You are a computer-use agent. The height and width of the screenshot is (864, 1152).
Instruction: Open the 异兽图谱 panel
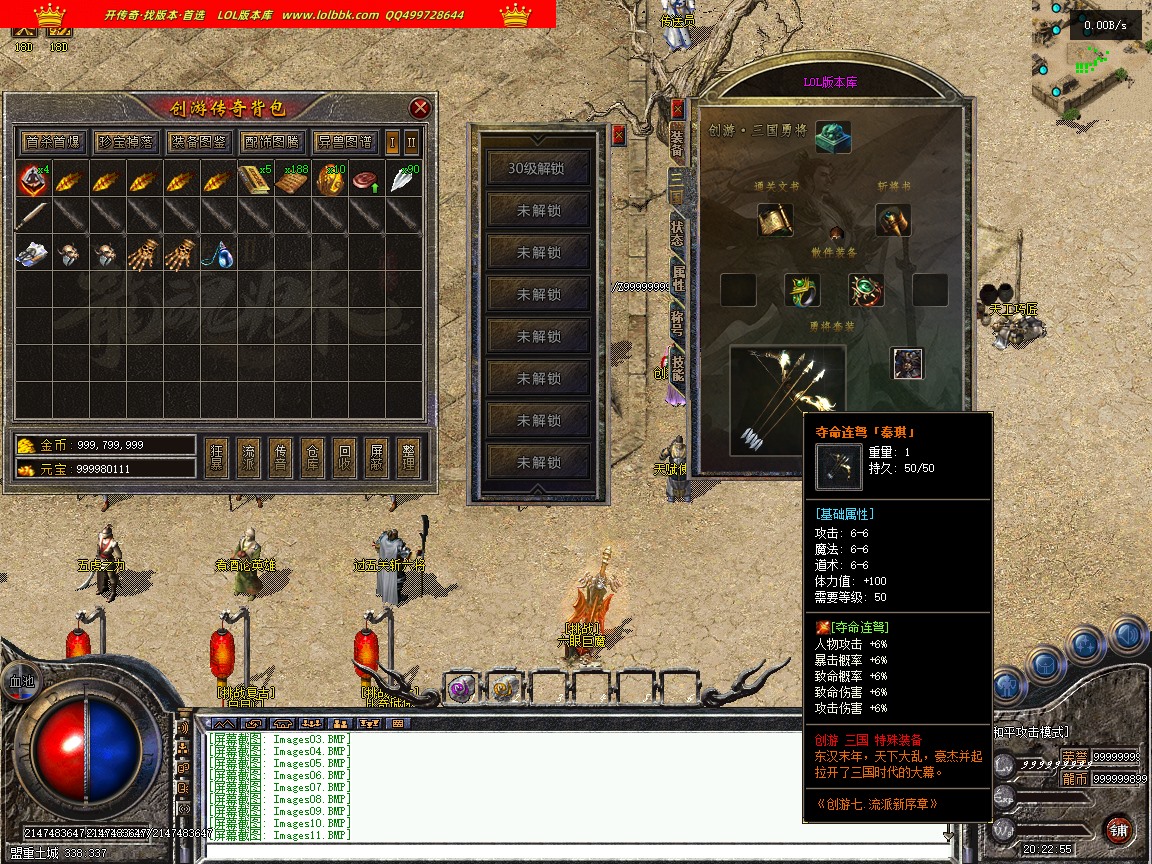coord(344,141)
